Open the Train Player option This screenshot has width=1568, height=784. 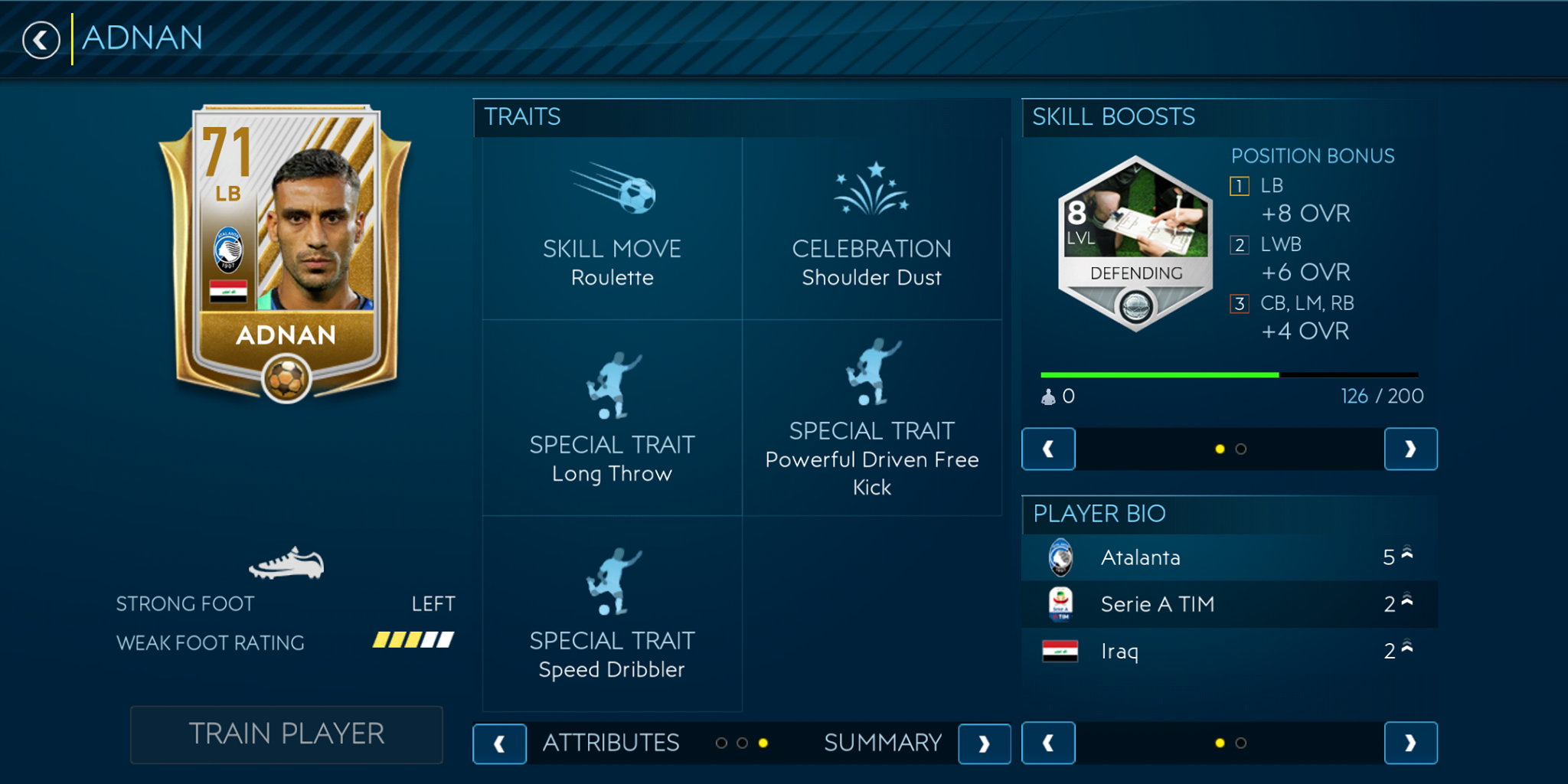286,734
